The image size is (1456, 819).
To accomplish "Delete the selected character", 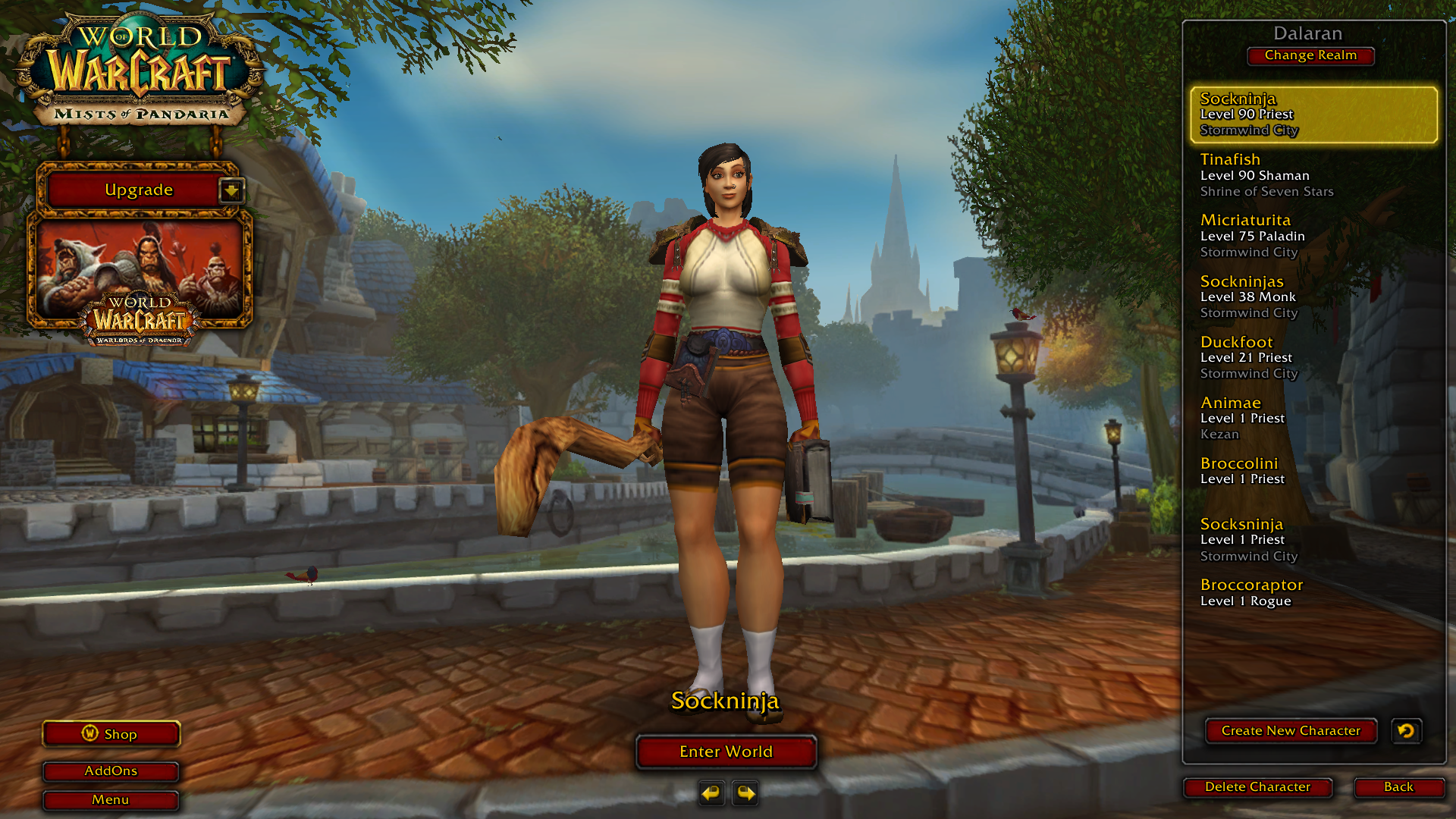I will pos(1257,787).
